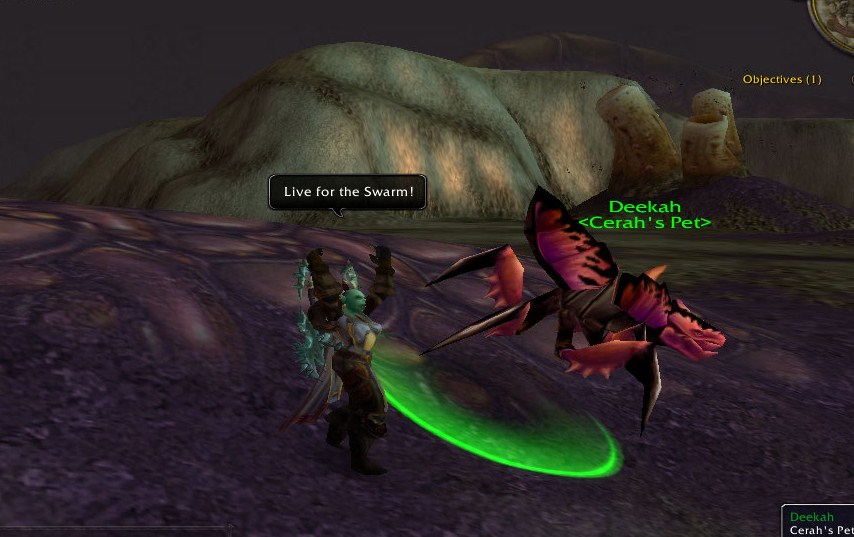Expand the Objectives (1) tracker

point(782,79)
